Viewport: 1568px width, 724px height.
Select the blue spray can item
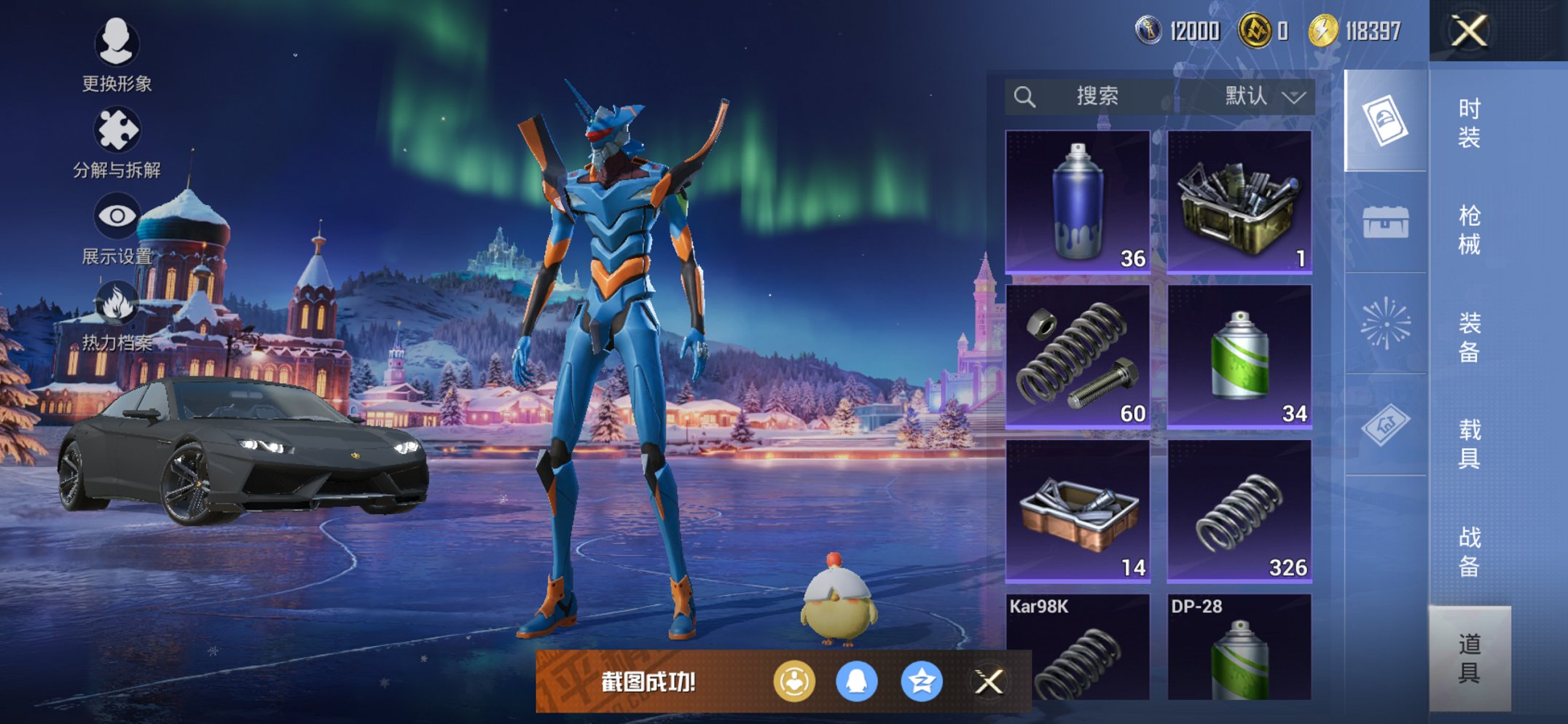pos(1078,202)
